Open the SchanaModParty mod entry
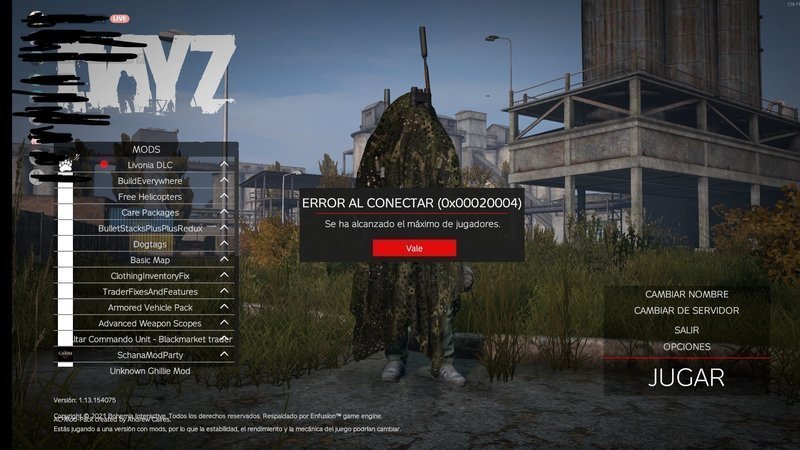Image resolution: width=800 pixels, height=450 pixels. pyautogui.click(x=150, y=355)
